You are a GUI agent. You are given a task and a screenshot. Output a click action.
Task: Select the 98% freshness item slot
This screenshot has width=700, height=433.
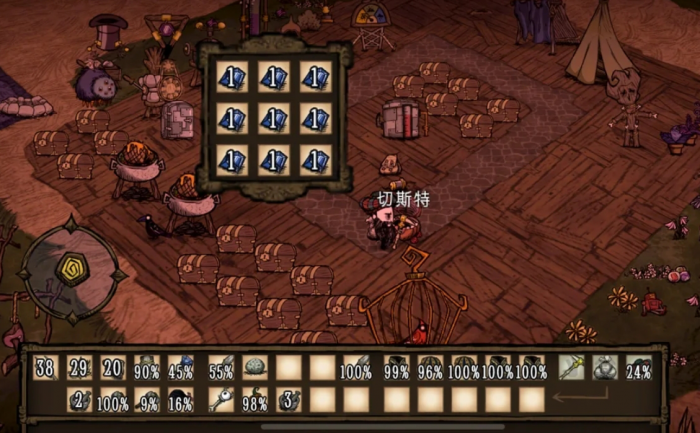255,401
